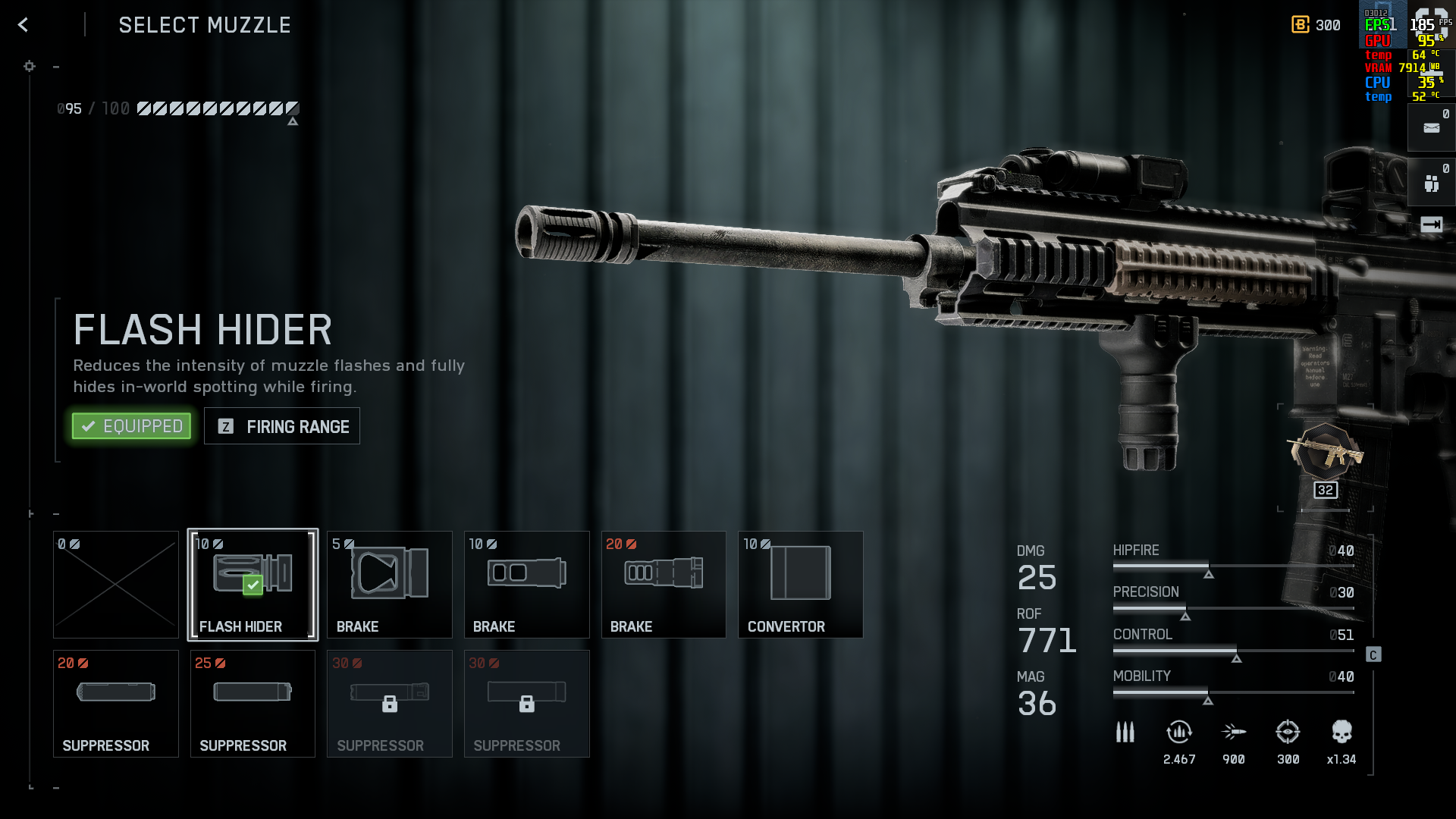Click the gear icon near the top left

point(30,67)
